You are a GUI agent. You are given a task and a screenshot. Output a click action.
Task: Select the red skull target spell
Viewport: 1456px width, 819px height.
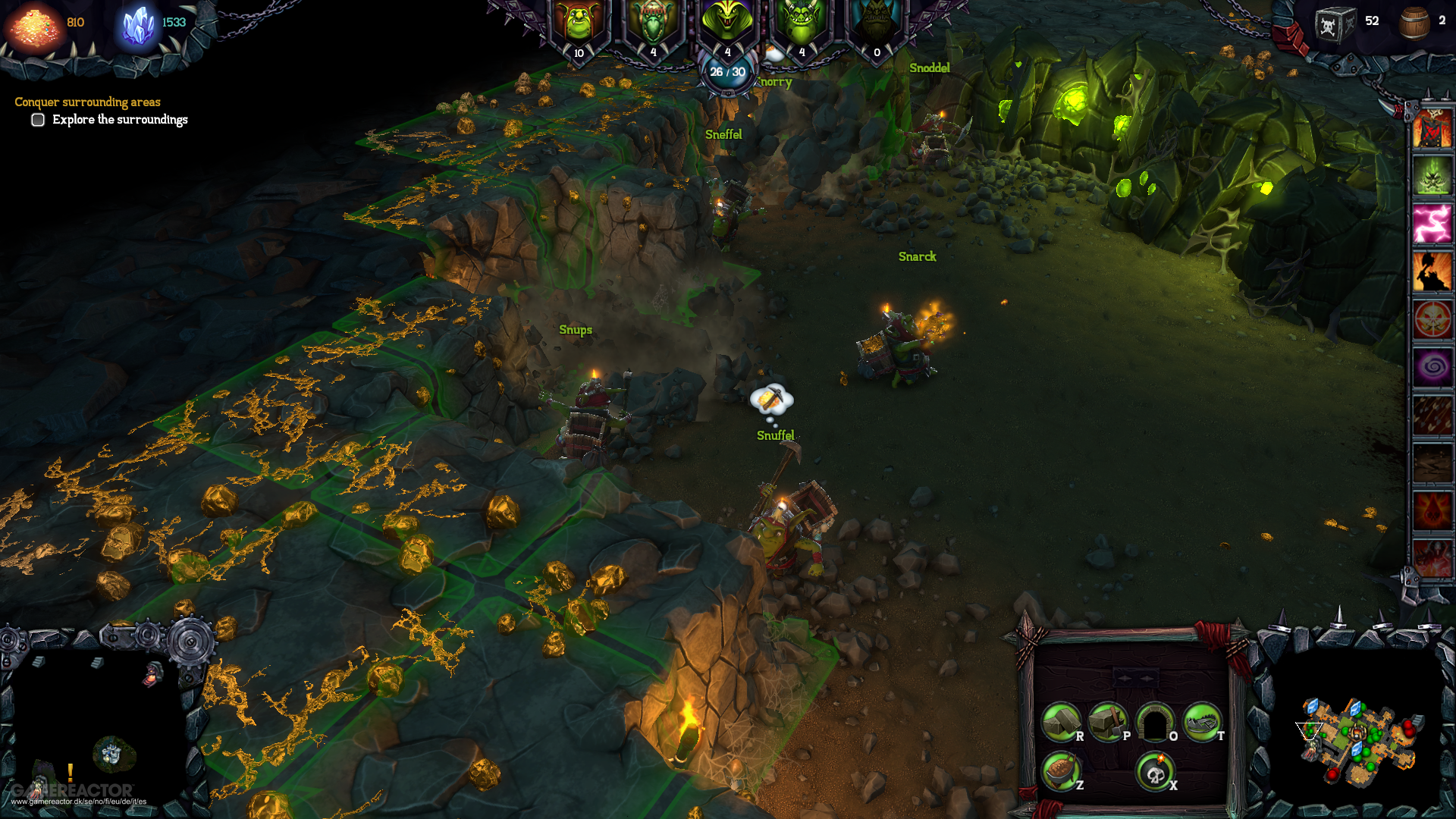coord(1432,320)
